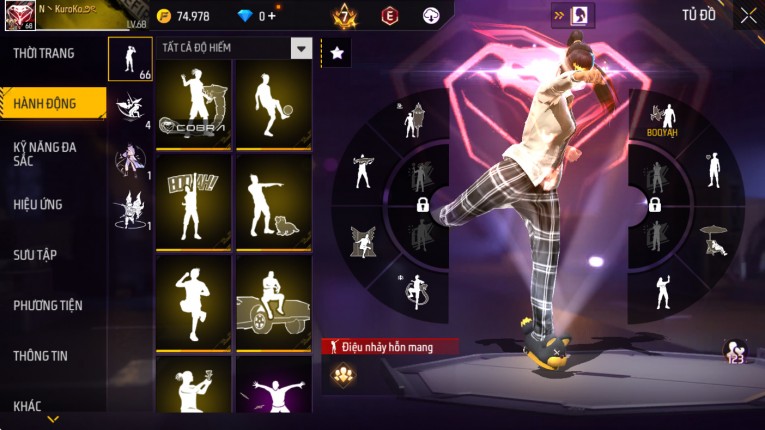Open the Thời Trang category
The height and width of the screenshot is (430, 765).
tap(44, 53)
